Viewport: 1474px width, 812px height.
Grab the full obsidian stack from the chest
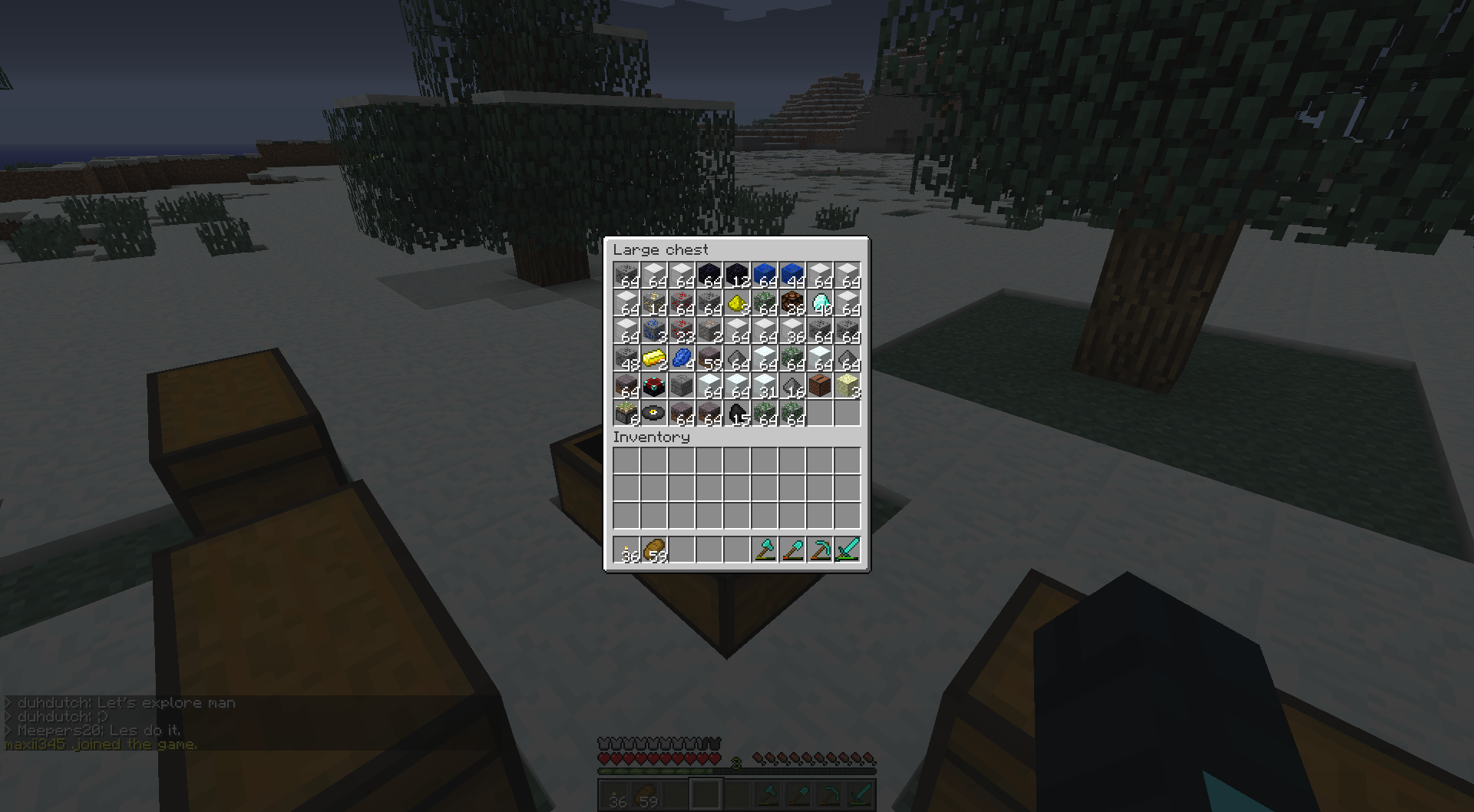point(709,275)
